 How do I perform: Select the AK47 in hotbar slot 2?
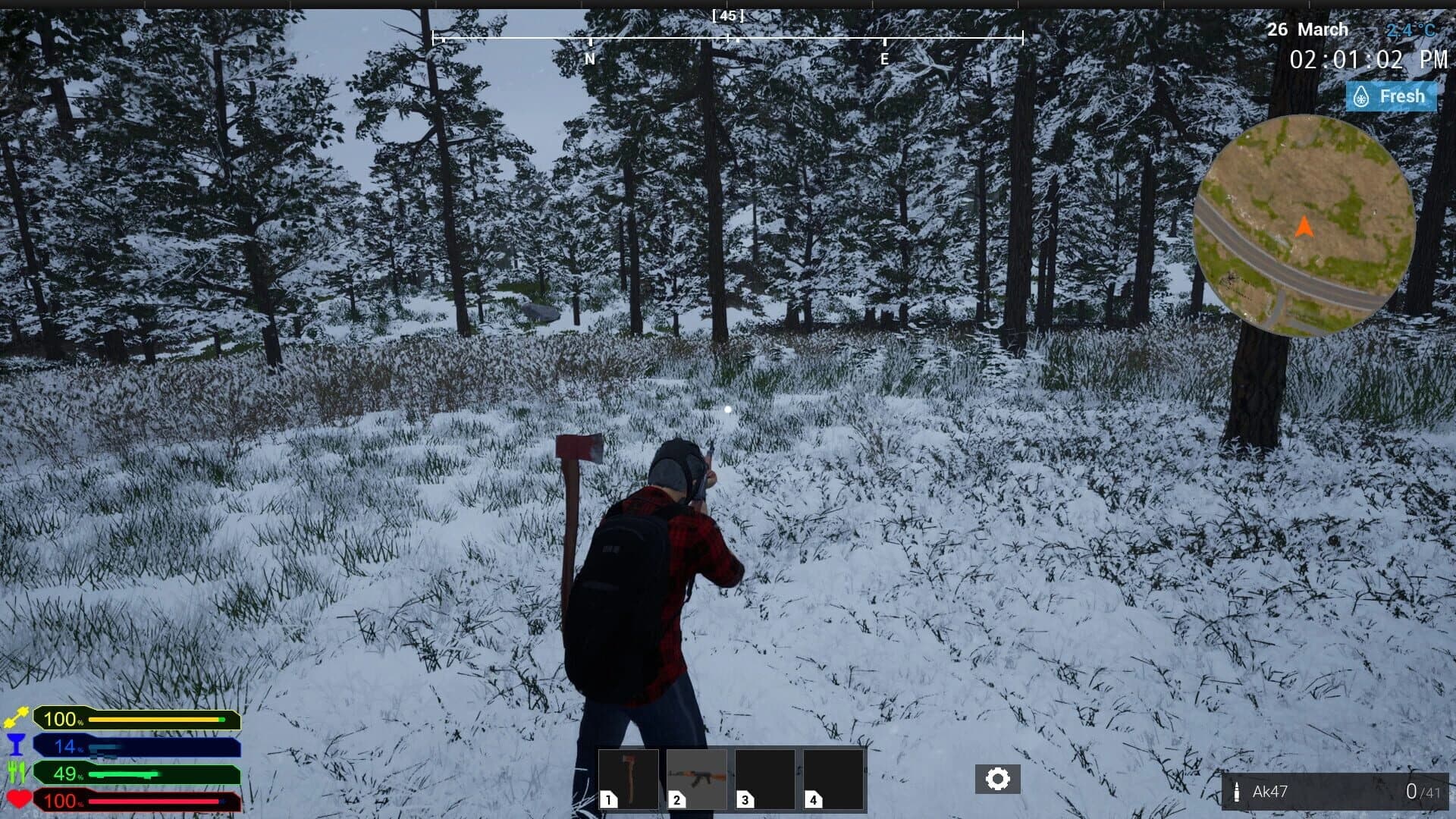pos(697,777)
